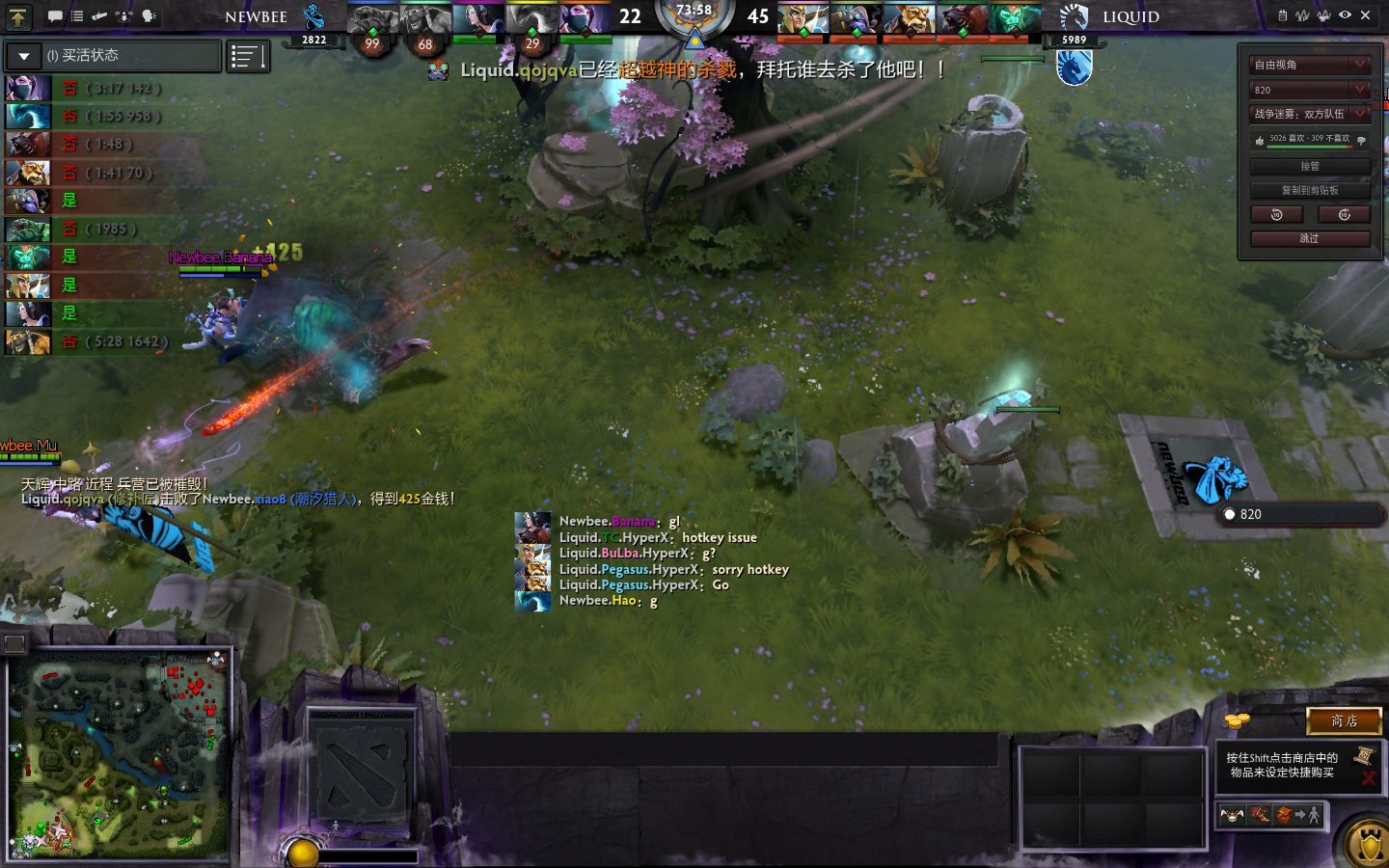The height and width of the screenshot is (868, 1389).
Task: Open the 商店 shop
Action: coord(1344,720)
